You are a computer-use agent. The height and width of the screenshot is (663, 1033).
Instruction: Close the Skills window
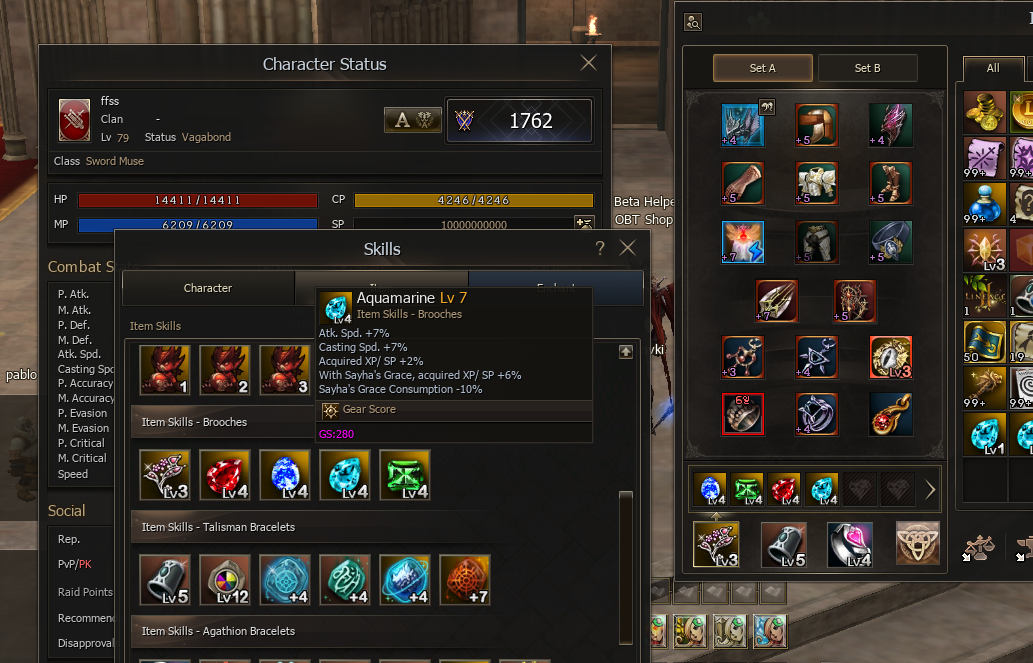627,249
